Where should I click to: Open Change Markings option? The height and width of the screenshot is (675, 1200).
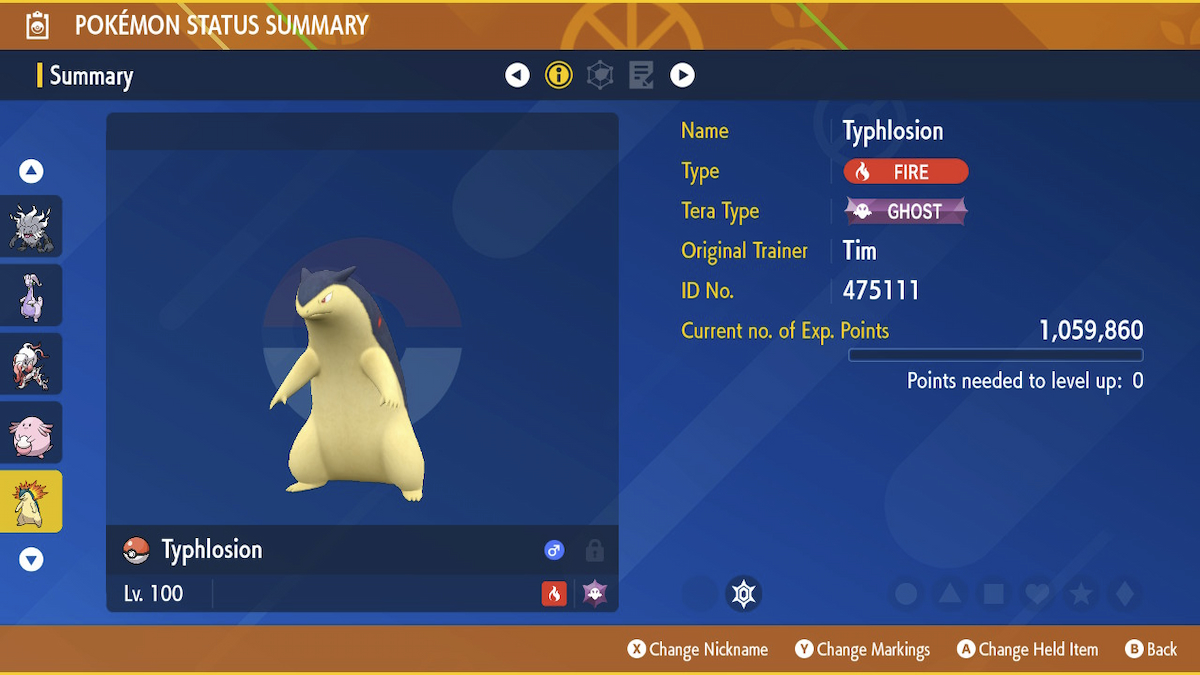tap(863, 650)
